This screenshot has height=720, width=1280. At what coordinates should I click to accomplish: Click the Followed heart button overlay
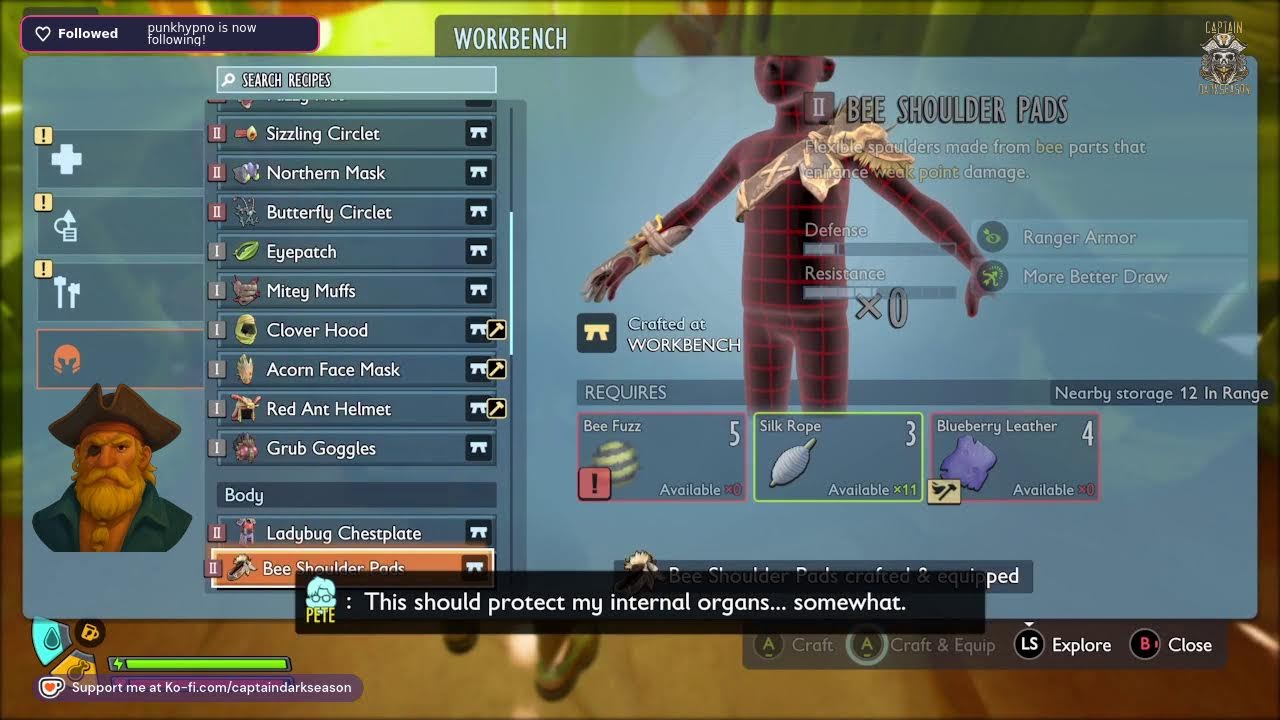point(77,34)
